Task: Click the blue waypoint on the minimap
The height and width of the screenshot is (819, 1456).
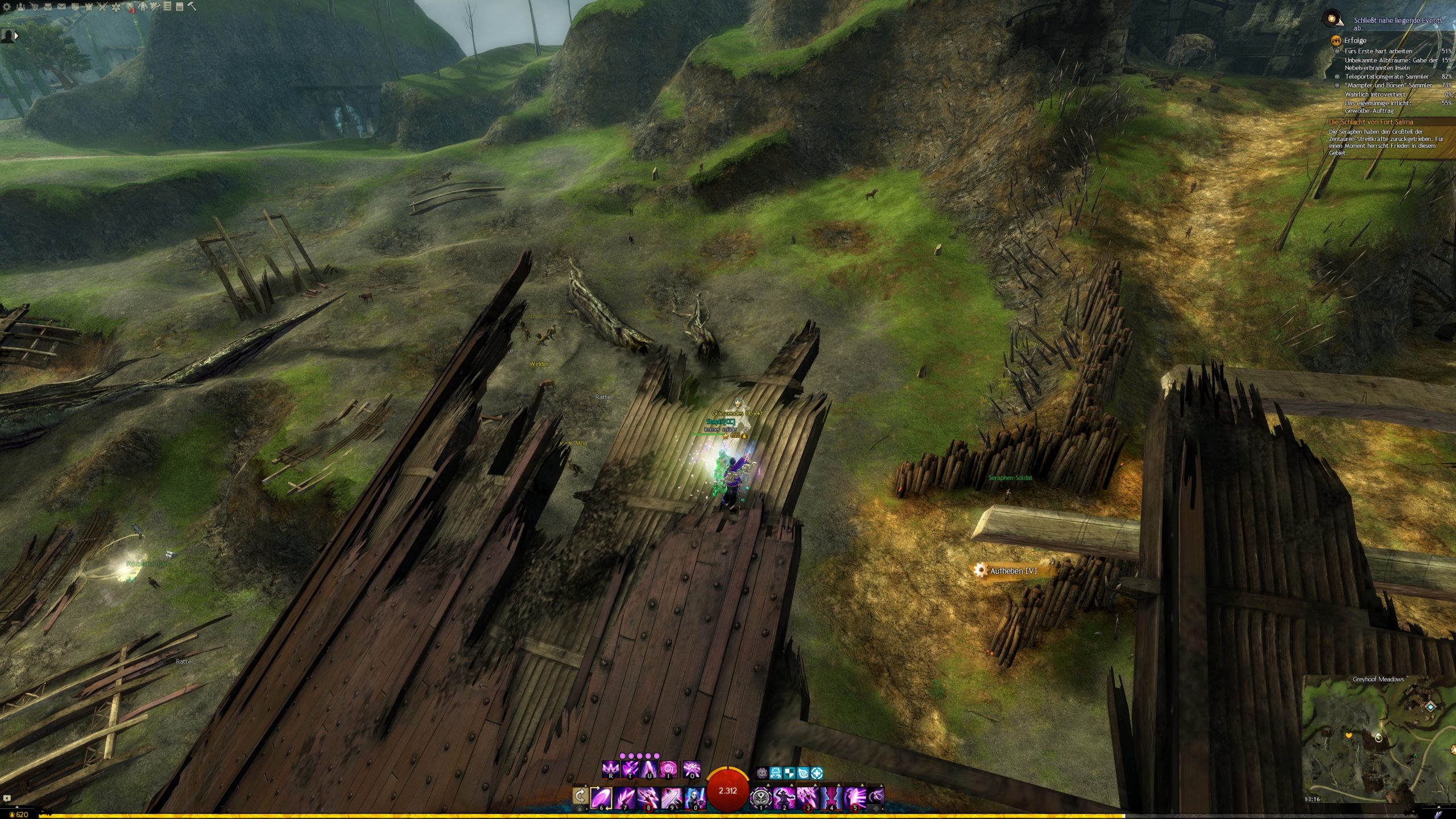Action: pyautogui.click(x=1431, y=706)
